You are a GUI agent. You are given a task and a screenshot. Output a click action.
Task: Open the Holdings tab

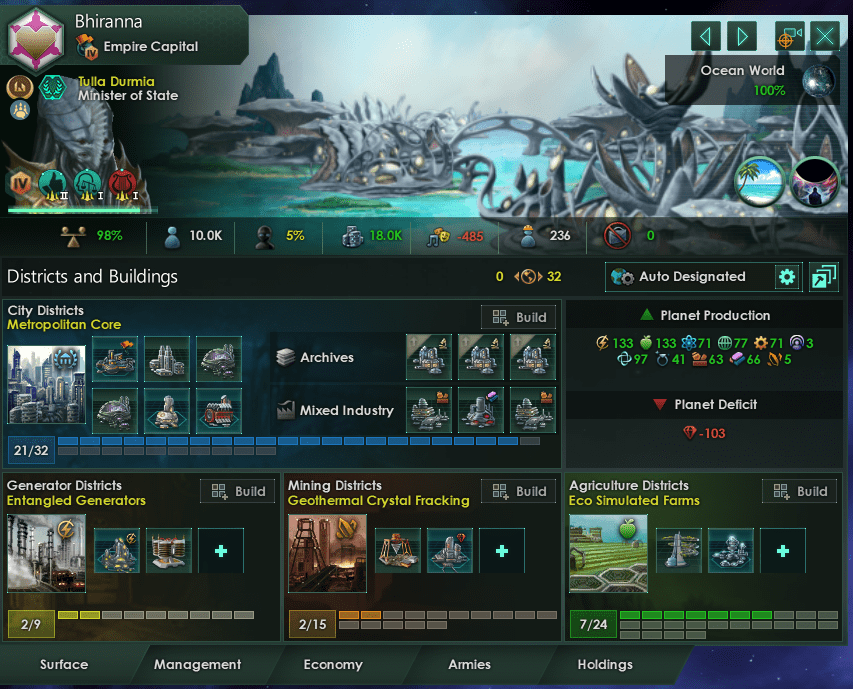[x=605, y=664]
